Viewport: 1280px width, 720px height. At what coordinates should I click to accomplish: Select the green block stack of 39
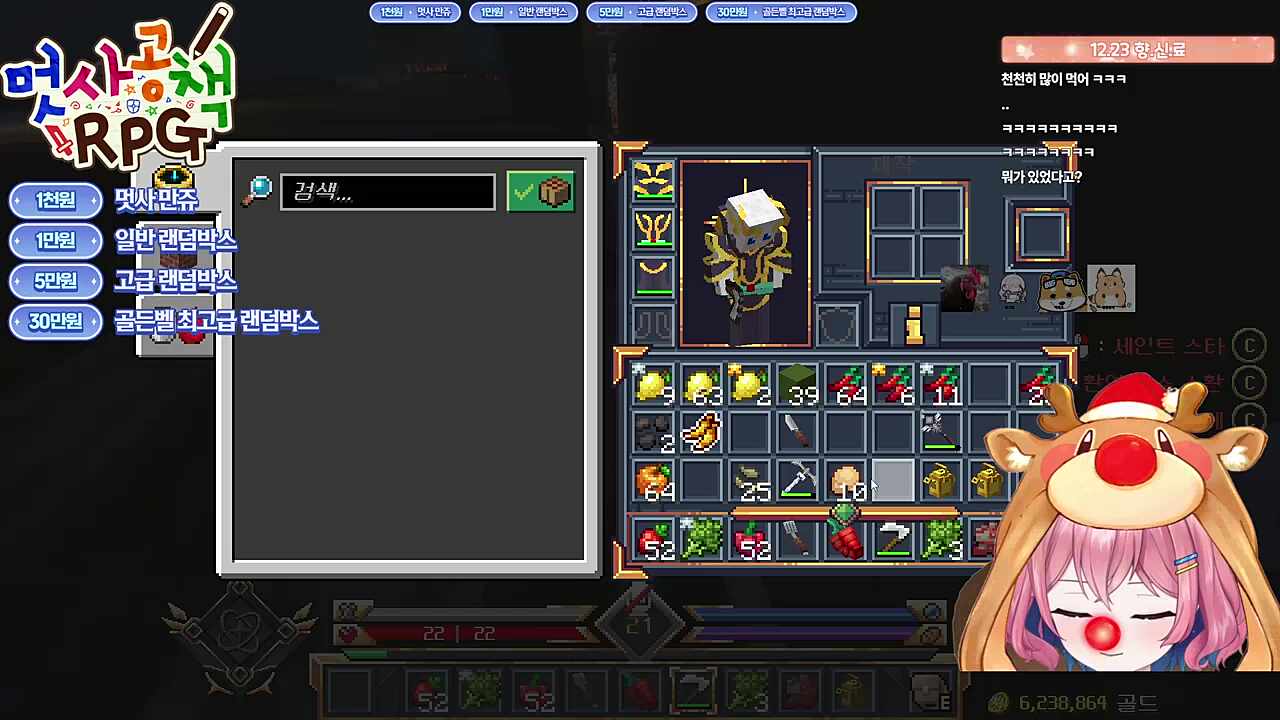[x=797, y=385]
